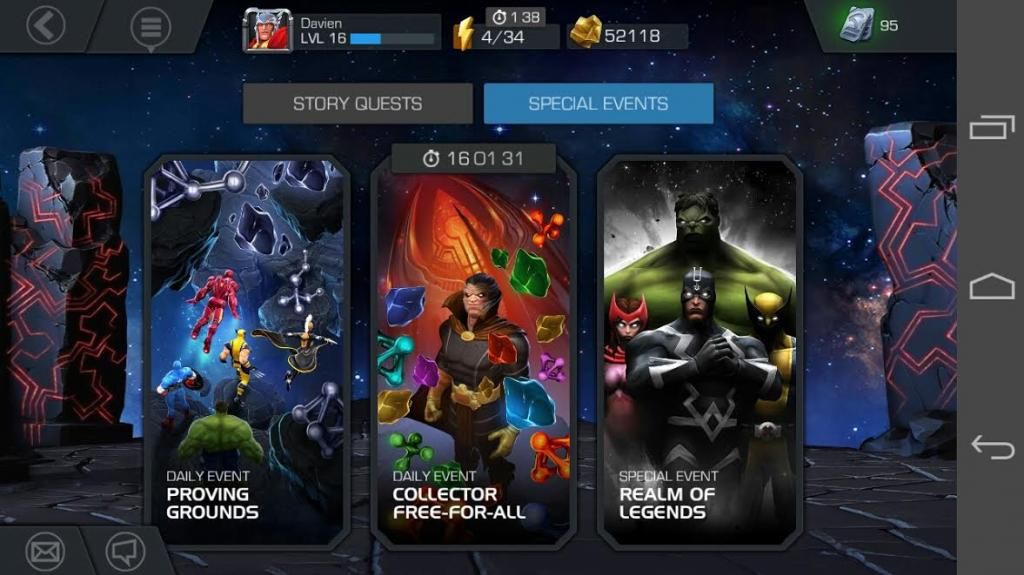This screenshot has width=1024, height=575.
Task: Switch to the Story Quests tab
Action: tap(357, 104)
